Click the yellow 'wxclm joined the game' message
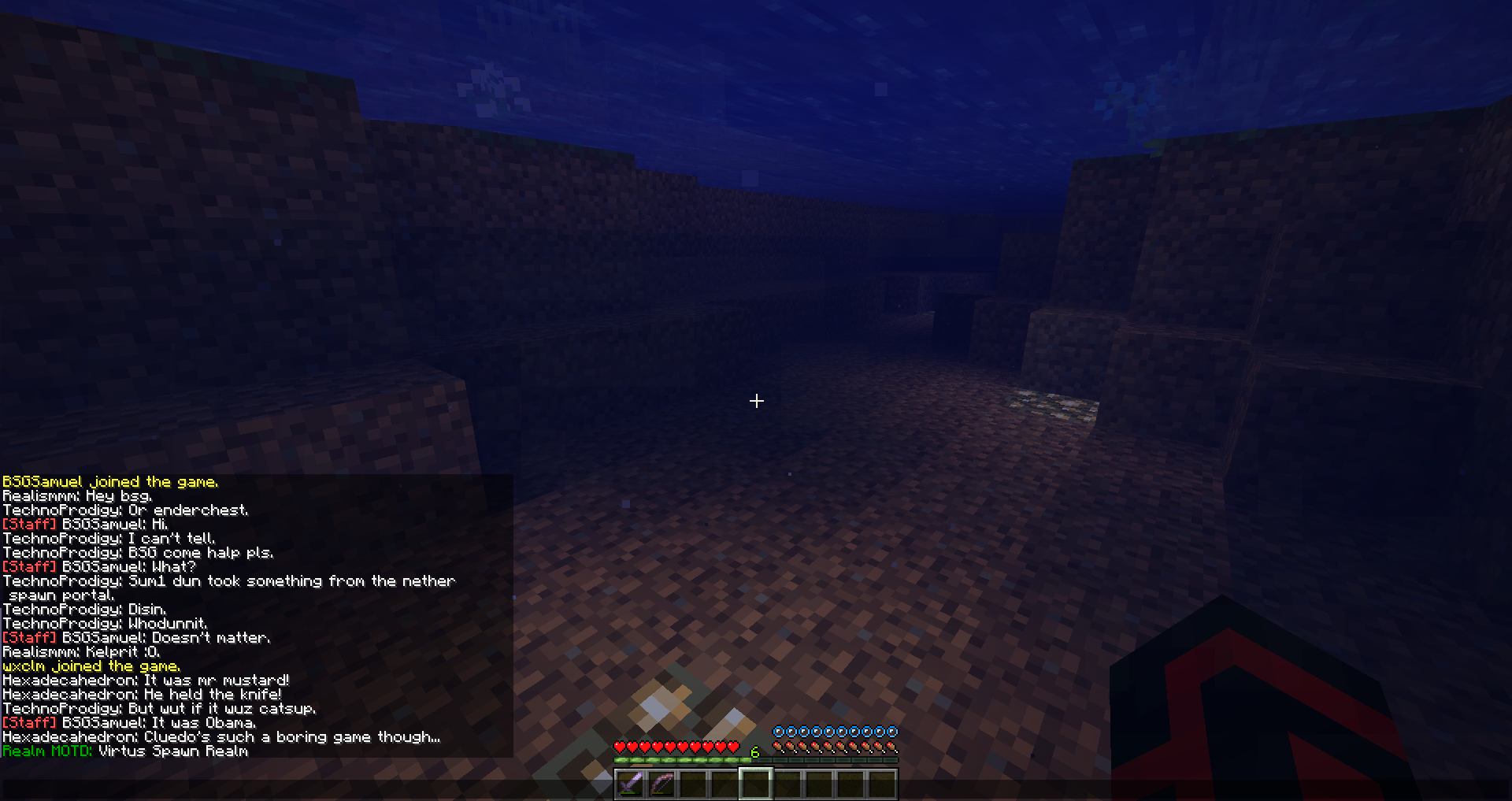Image resolution: width=1512 pixels, height=801 pixels. pyautogui.click(x=91, y=666)
